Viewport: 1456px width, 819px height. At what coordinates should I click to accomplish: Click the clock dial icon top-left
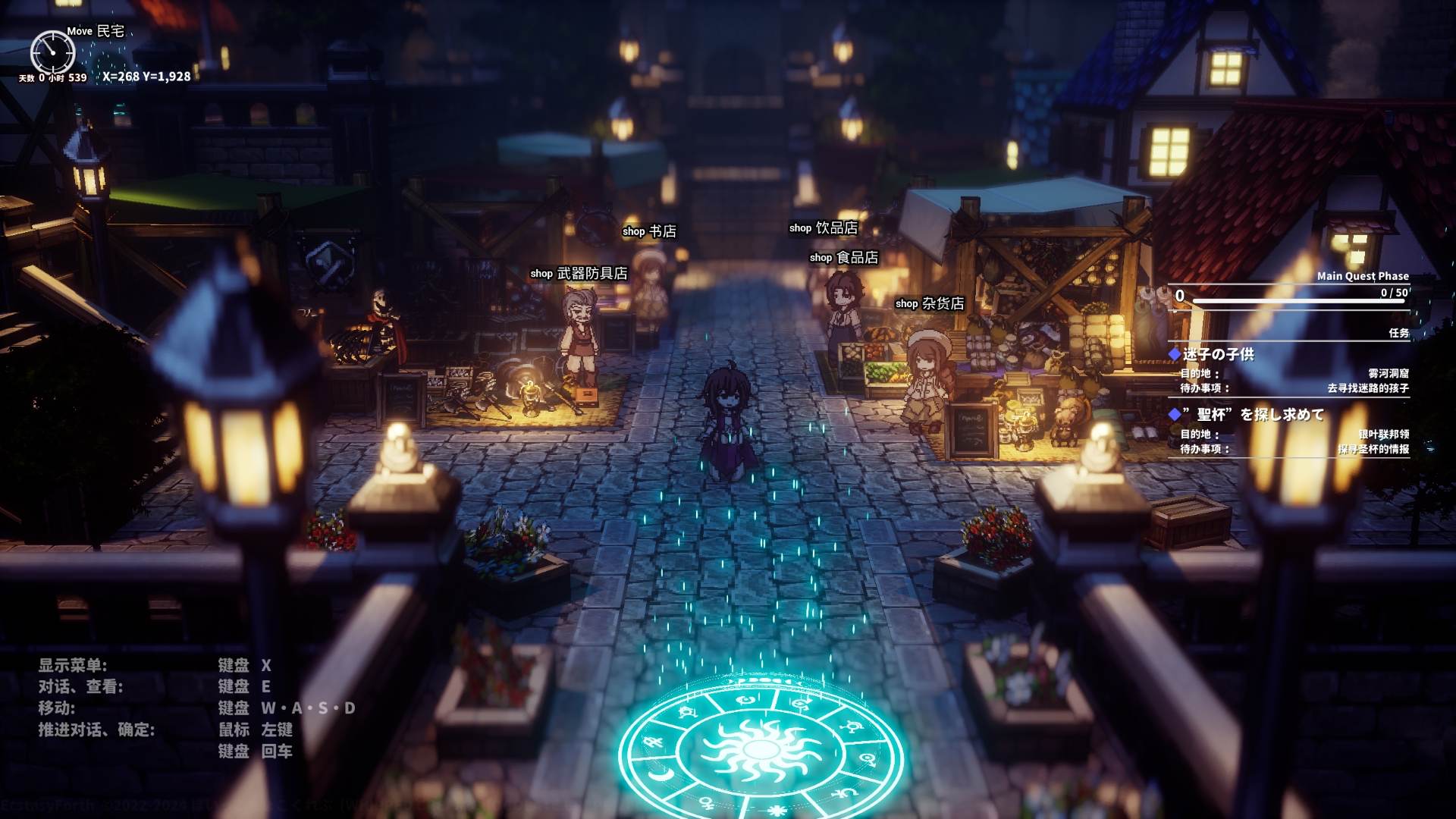[52, 52]
